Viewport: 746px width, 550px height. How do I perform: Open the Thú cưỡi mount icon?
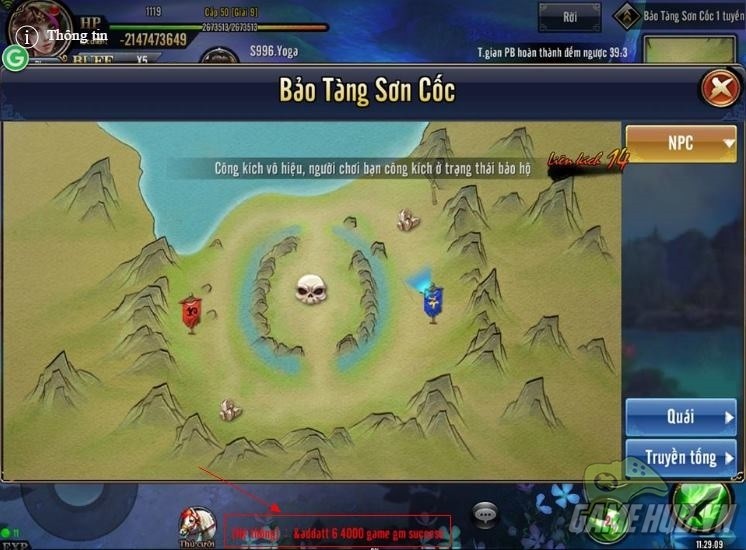click(197, 524)
